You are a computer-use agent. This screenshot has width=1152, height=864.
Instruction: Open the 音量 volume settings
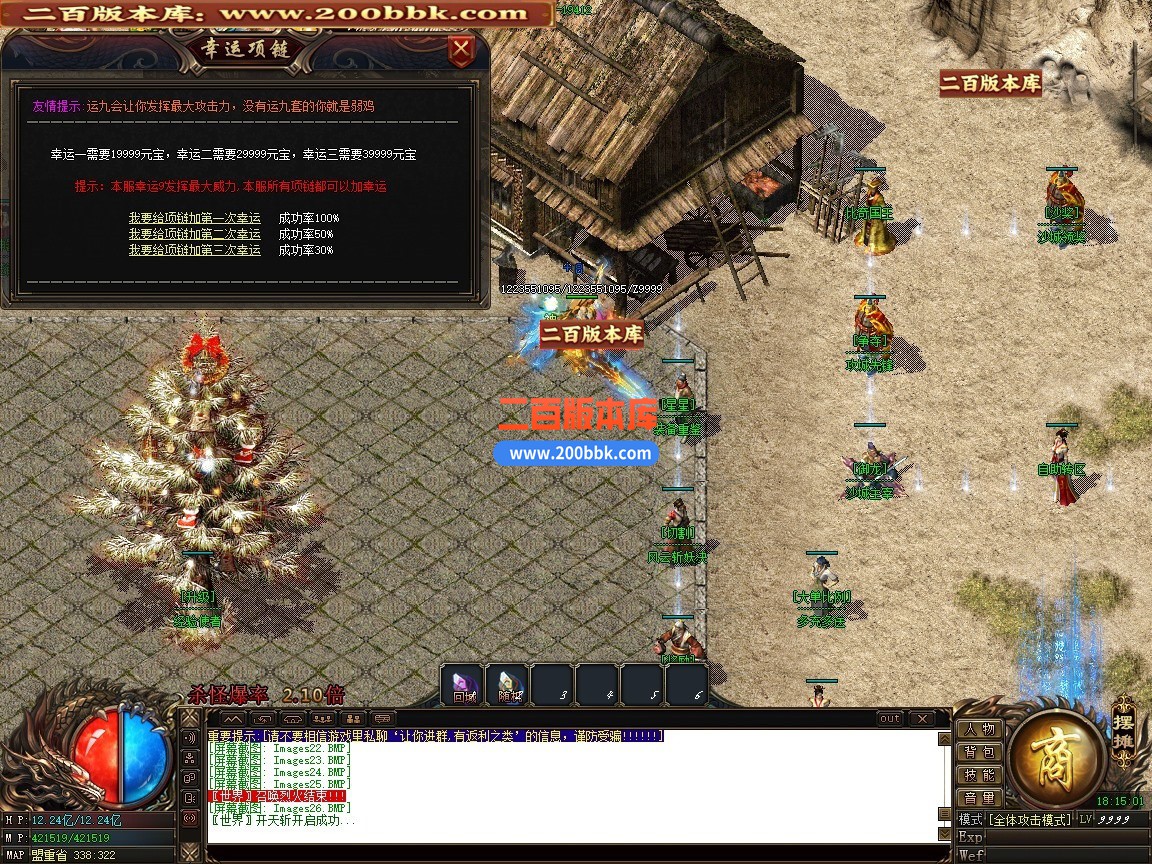point(980,798)
